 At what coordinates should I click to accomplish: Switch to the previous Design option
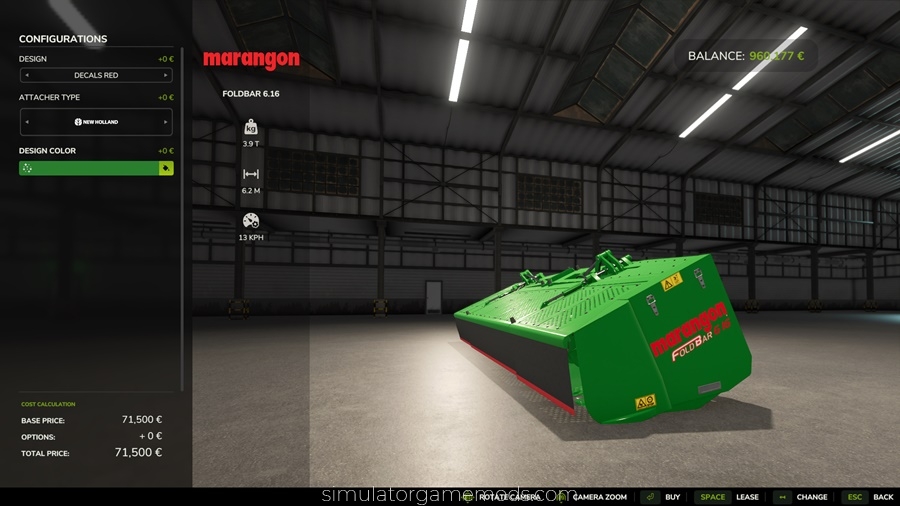click(26, 75)
